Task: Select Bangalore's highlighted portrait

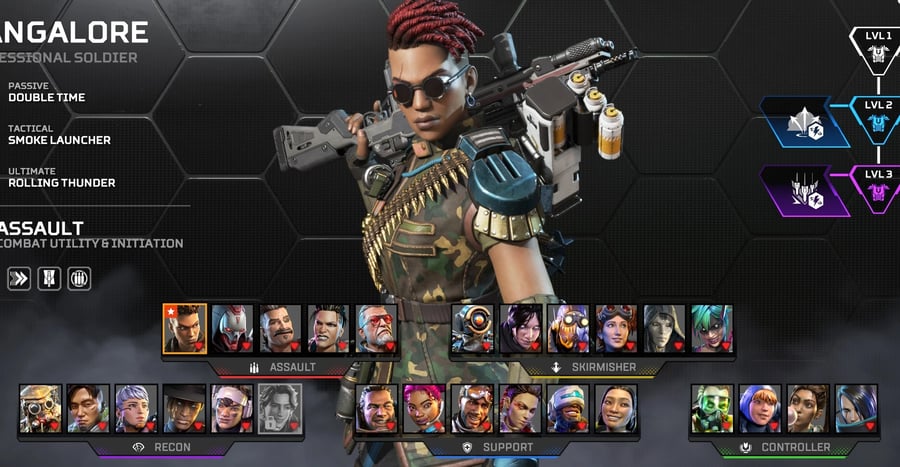Action: point(184,329)
